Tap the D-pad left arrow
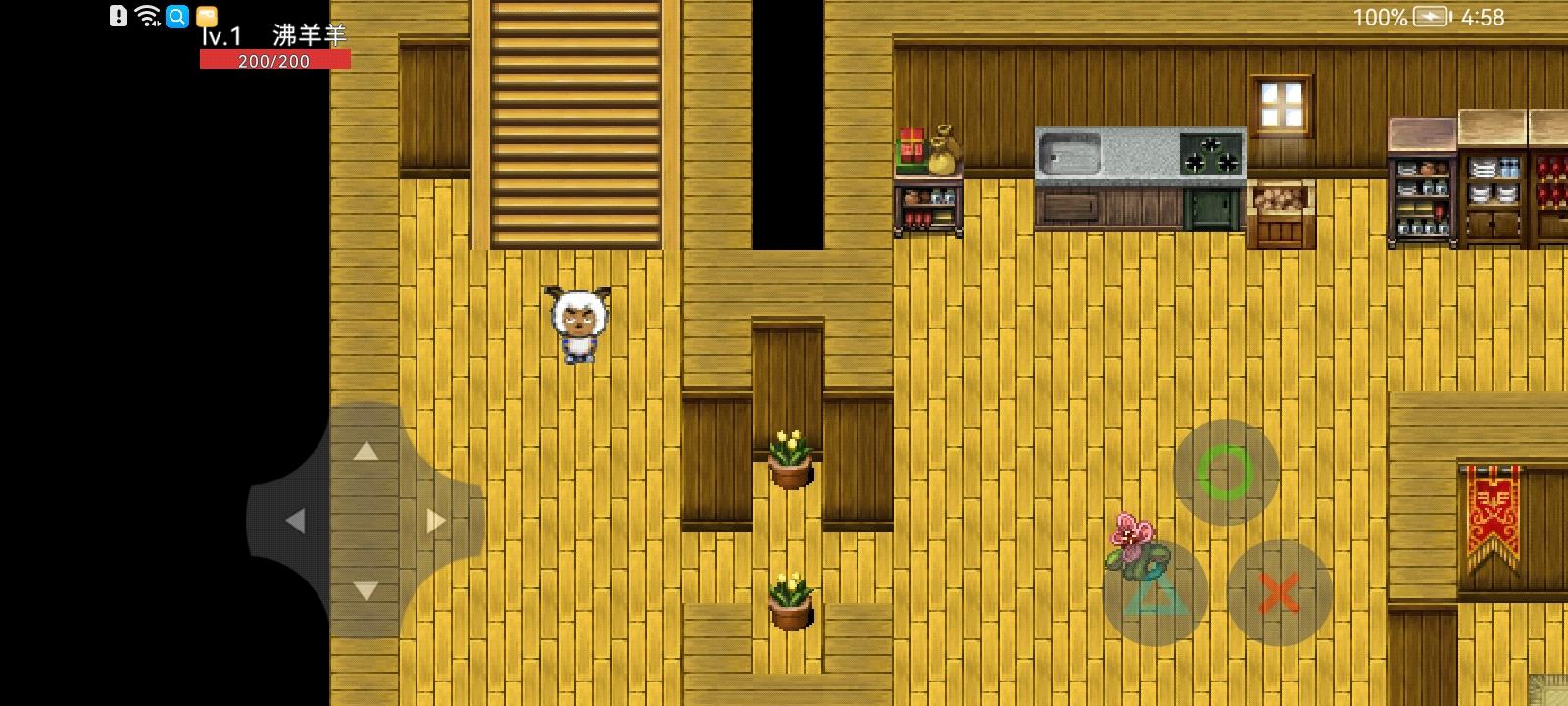1568x706 pixels. [x=294, y=521]
